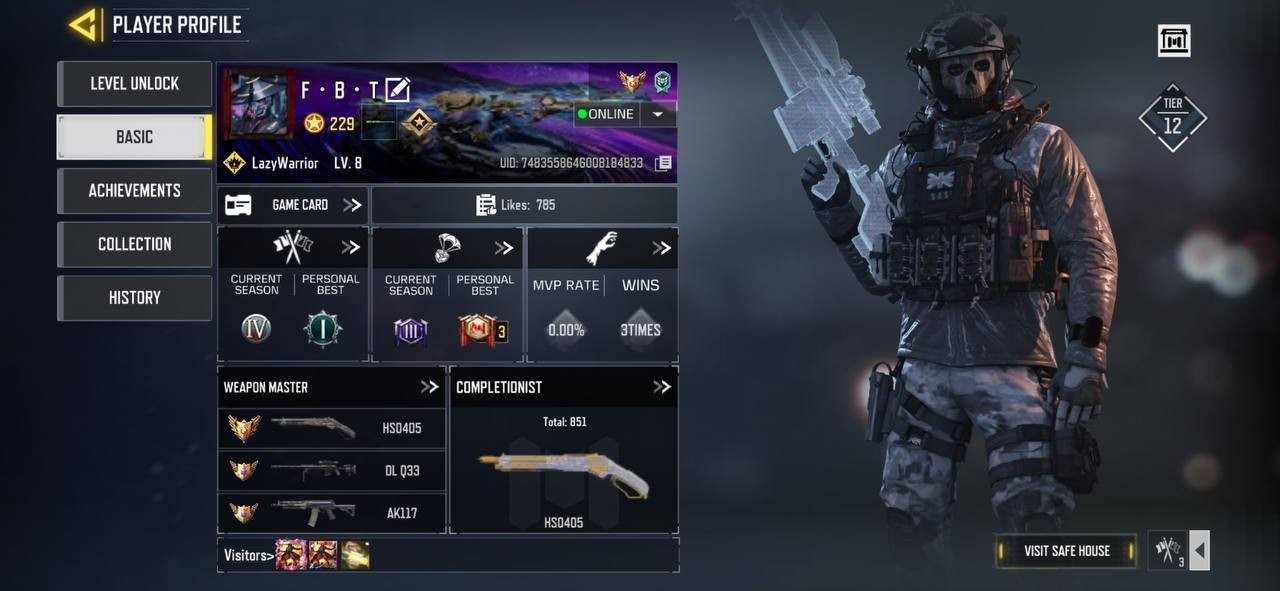This screenshot has width=1280, height=591.
Task: Open the Visitors list
Action: (x=247, y=555)
